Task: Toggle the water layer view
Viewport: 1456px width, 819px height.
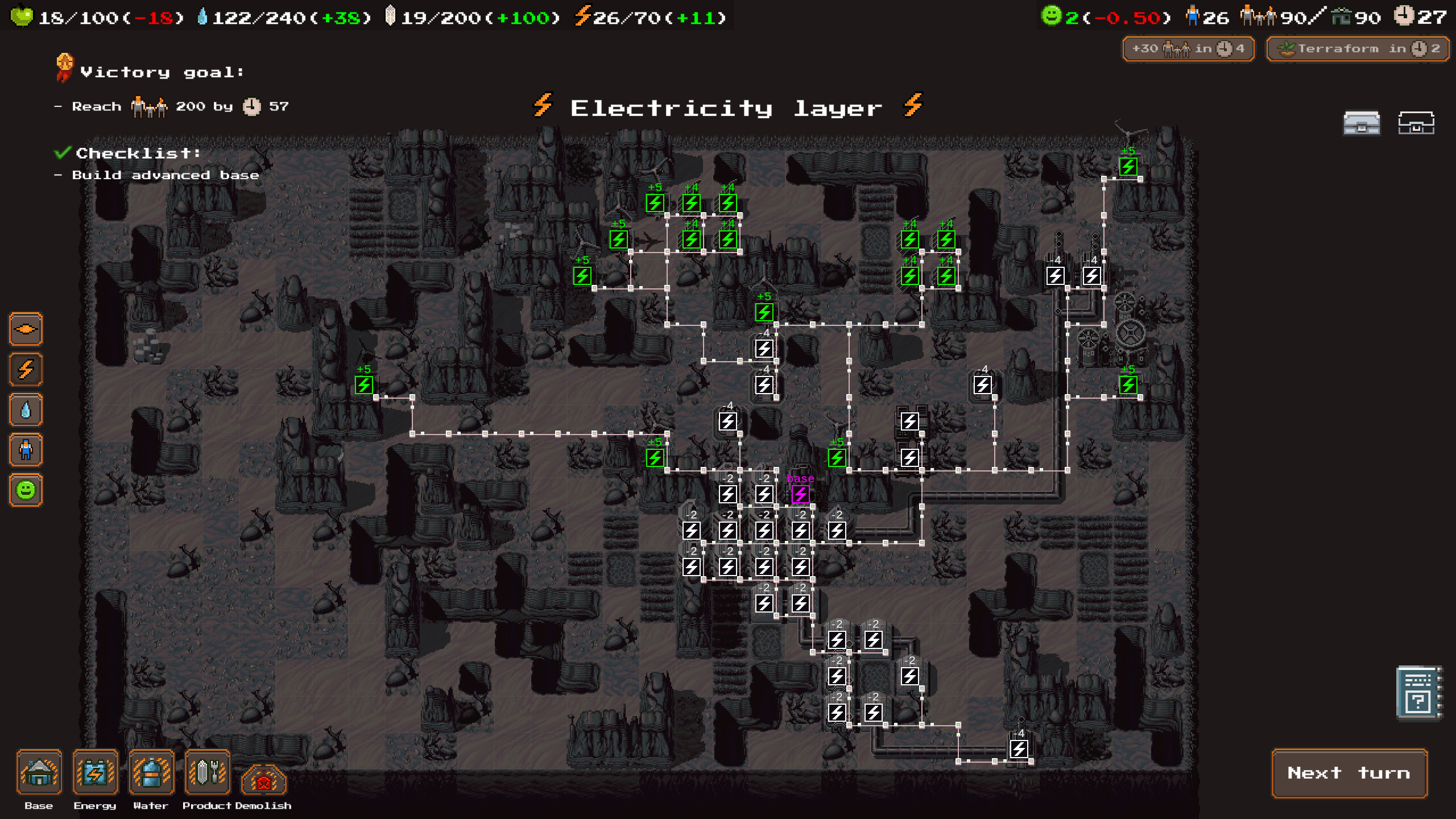Action: 25,409
